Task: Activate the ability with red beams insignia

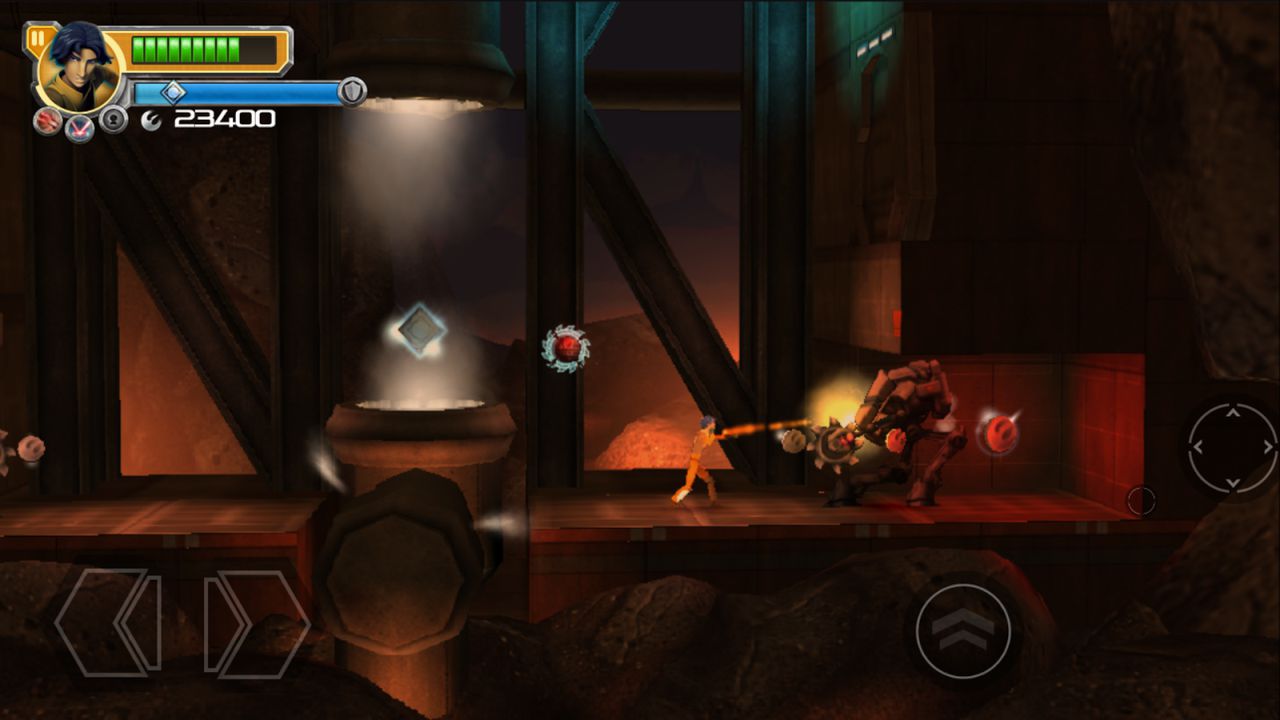Action: click(x=80, y=130)
